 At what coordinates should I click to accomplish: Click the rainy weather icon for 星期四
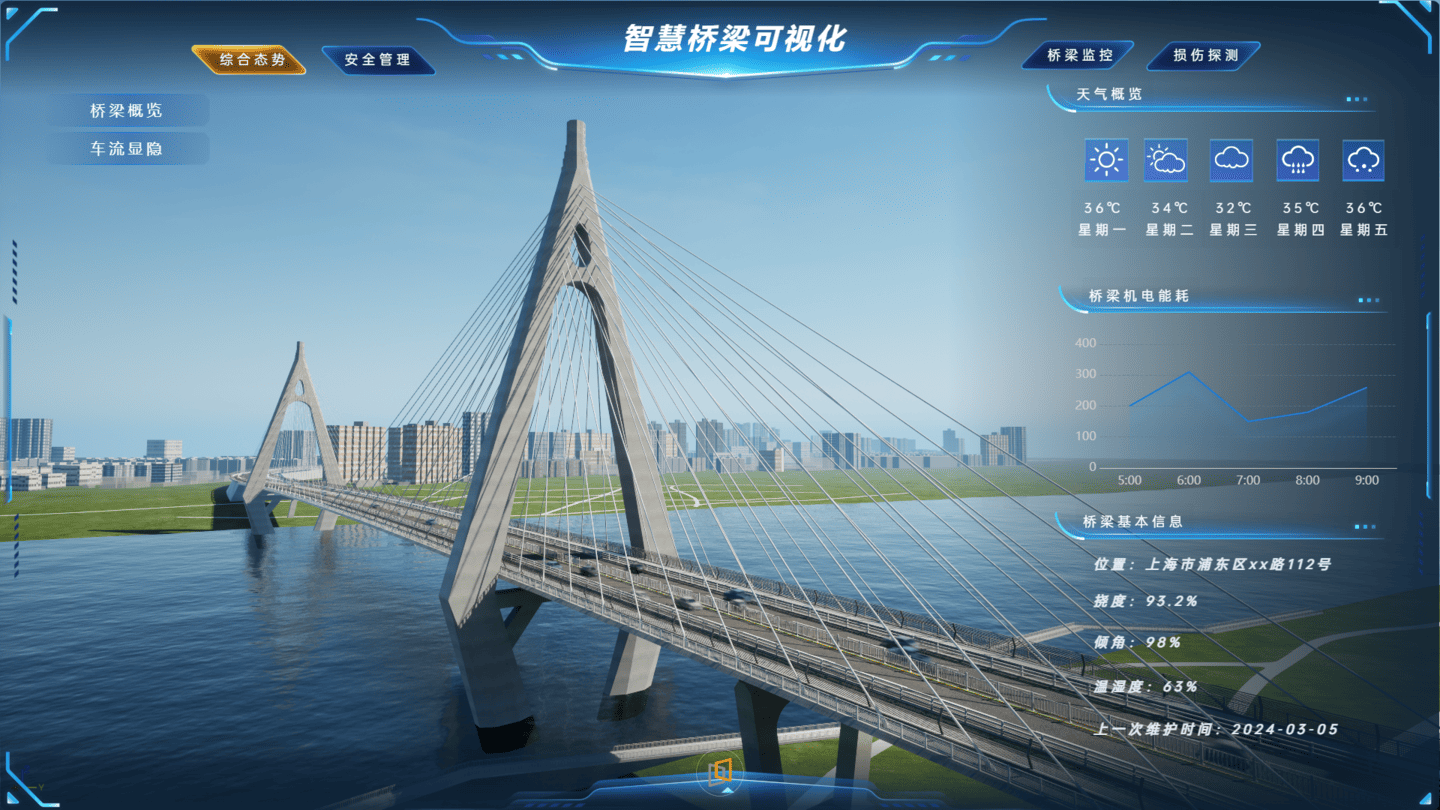pos(1298,160)
